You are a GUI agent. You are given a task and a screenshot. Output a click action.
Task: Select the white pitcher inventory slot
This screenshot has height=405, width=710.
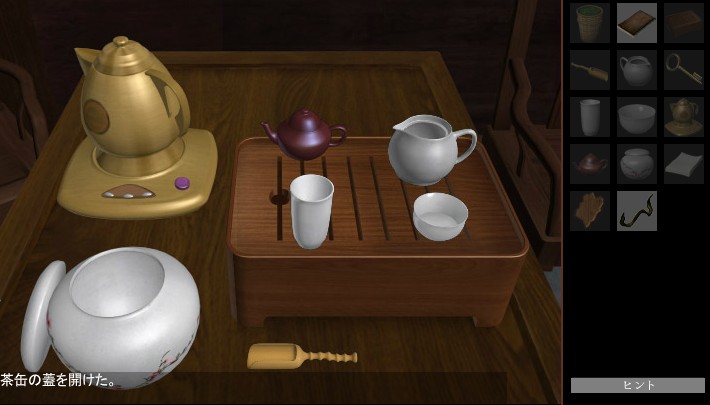(x=637, y=70)
